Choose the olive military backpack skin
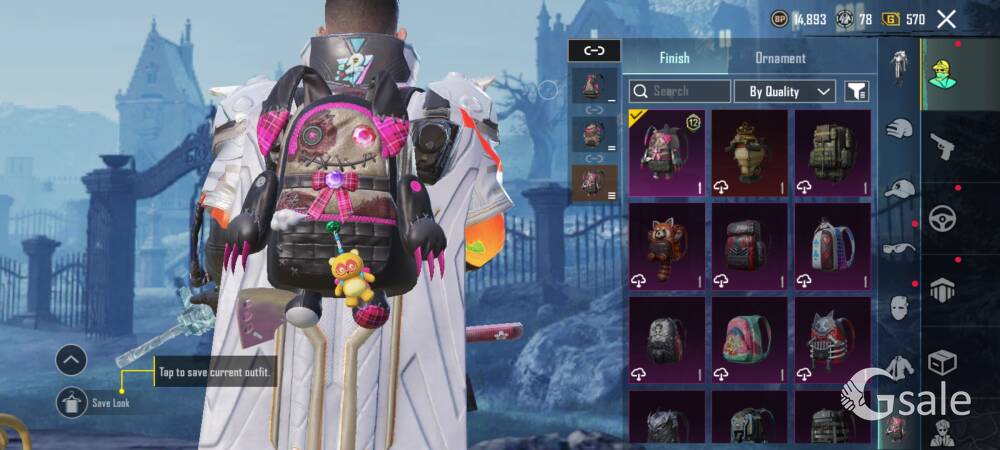Screen dimensions: 1000x450 tap(832, 153)
